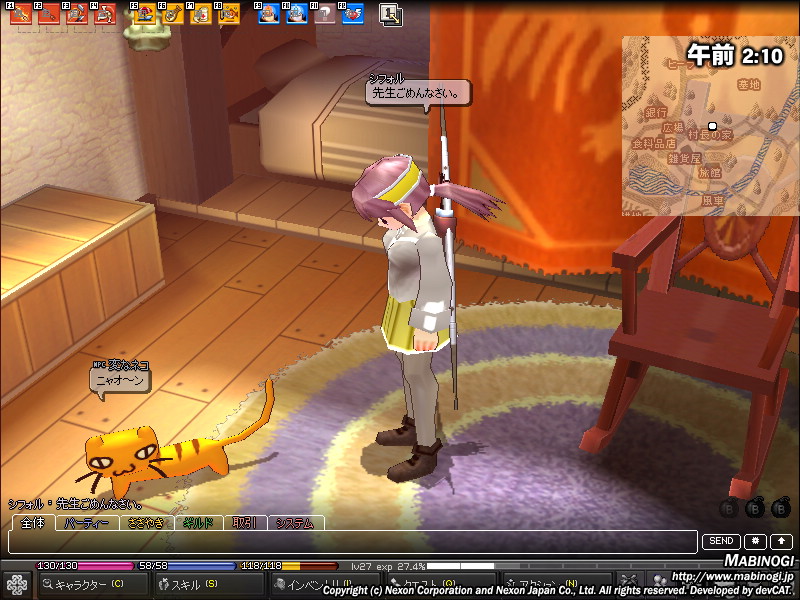Switch to the ギルド guild chat tab
The image size is (800, 600).
pos(199,523)
